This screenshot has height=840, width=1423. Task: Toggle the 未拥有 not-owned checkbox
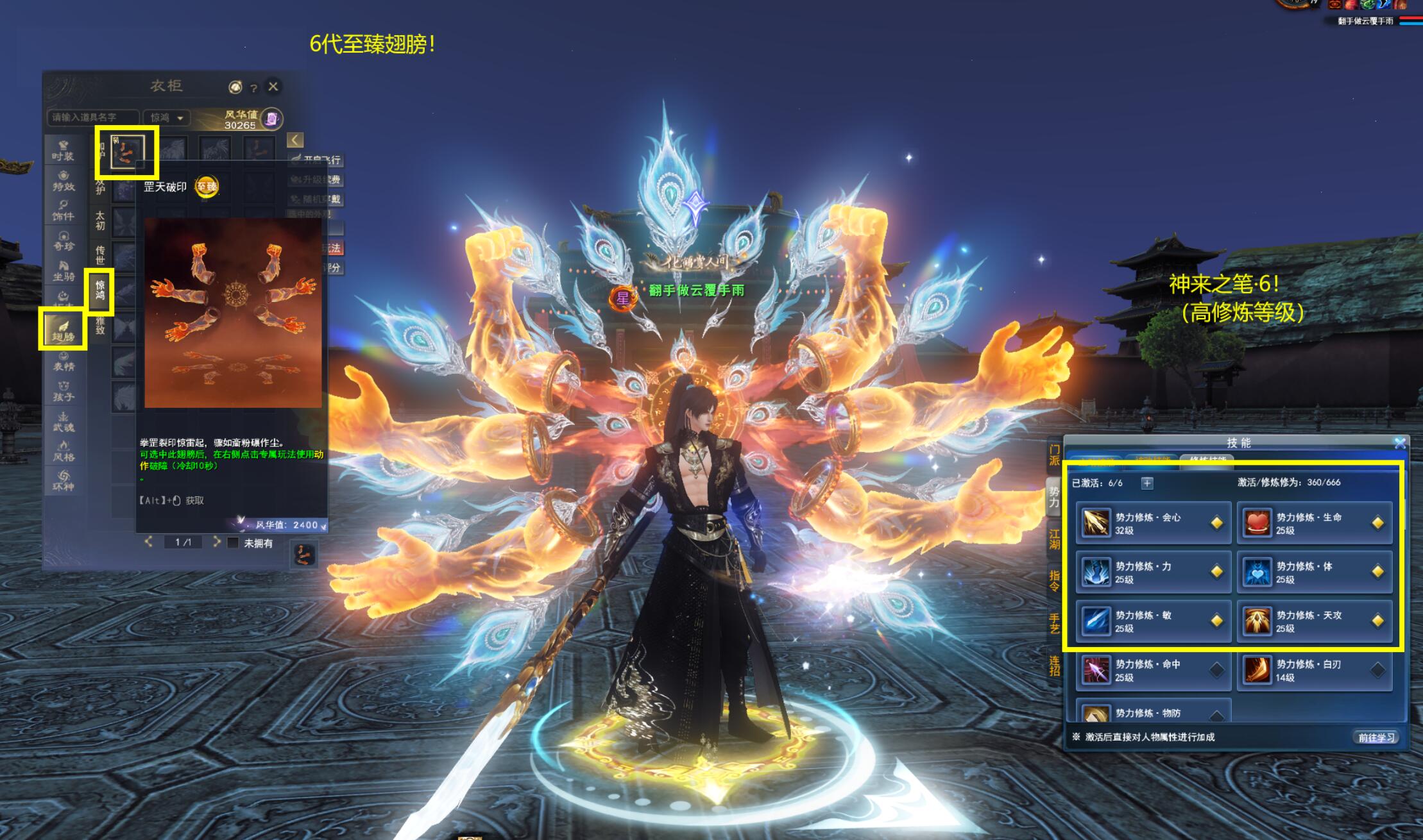coord(234,543)
